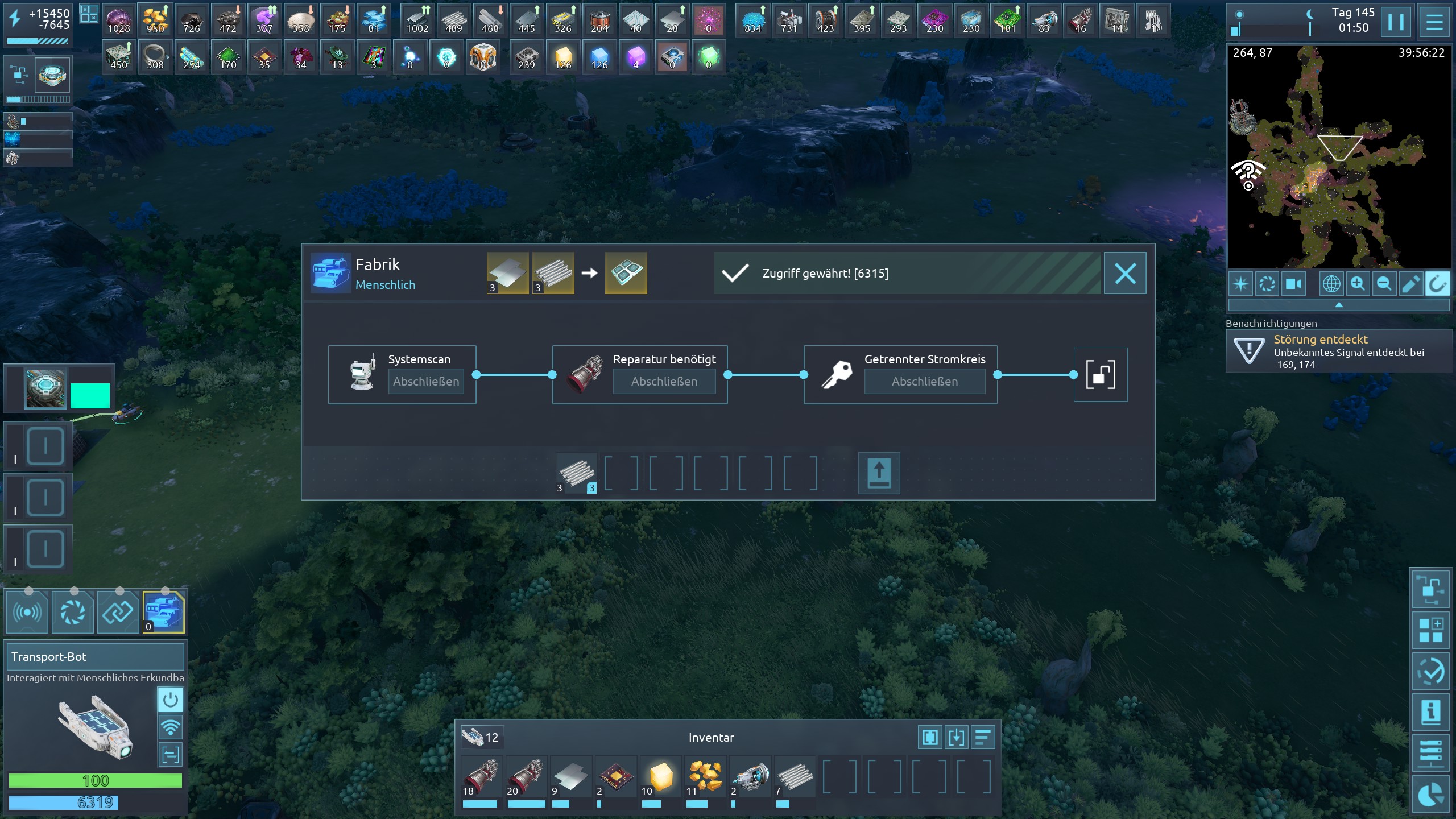This screenshot has width=1456, height=819.
Task: Open the Störung entdeckt notification
Action: 1338,351
